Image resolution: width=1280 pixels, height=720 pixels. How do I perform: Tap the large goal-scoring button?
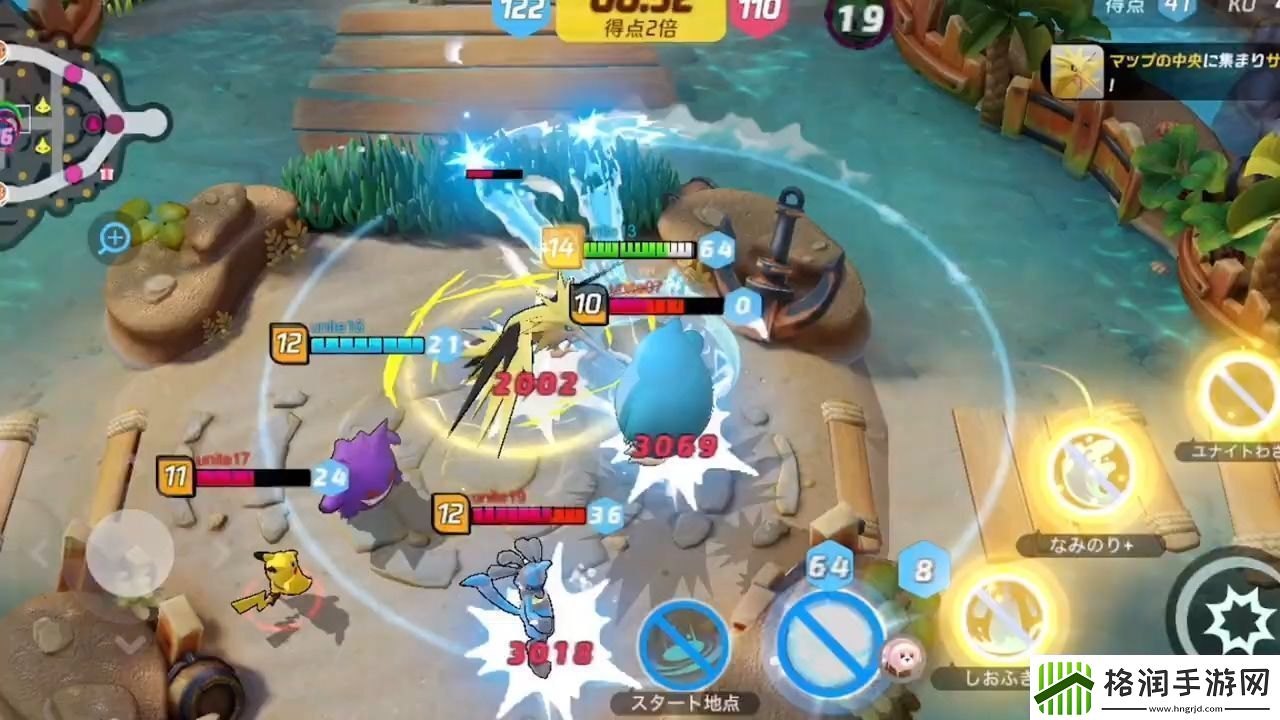(x=829, y=639)
